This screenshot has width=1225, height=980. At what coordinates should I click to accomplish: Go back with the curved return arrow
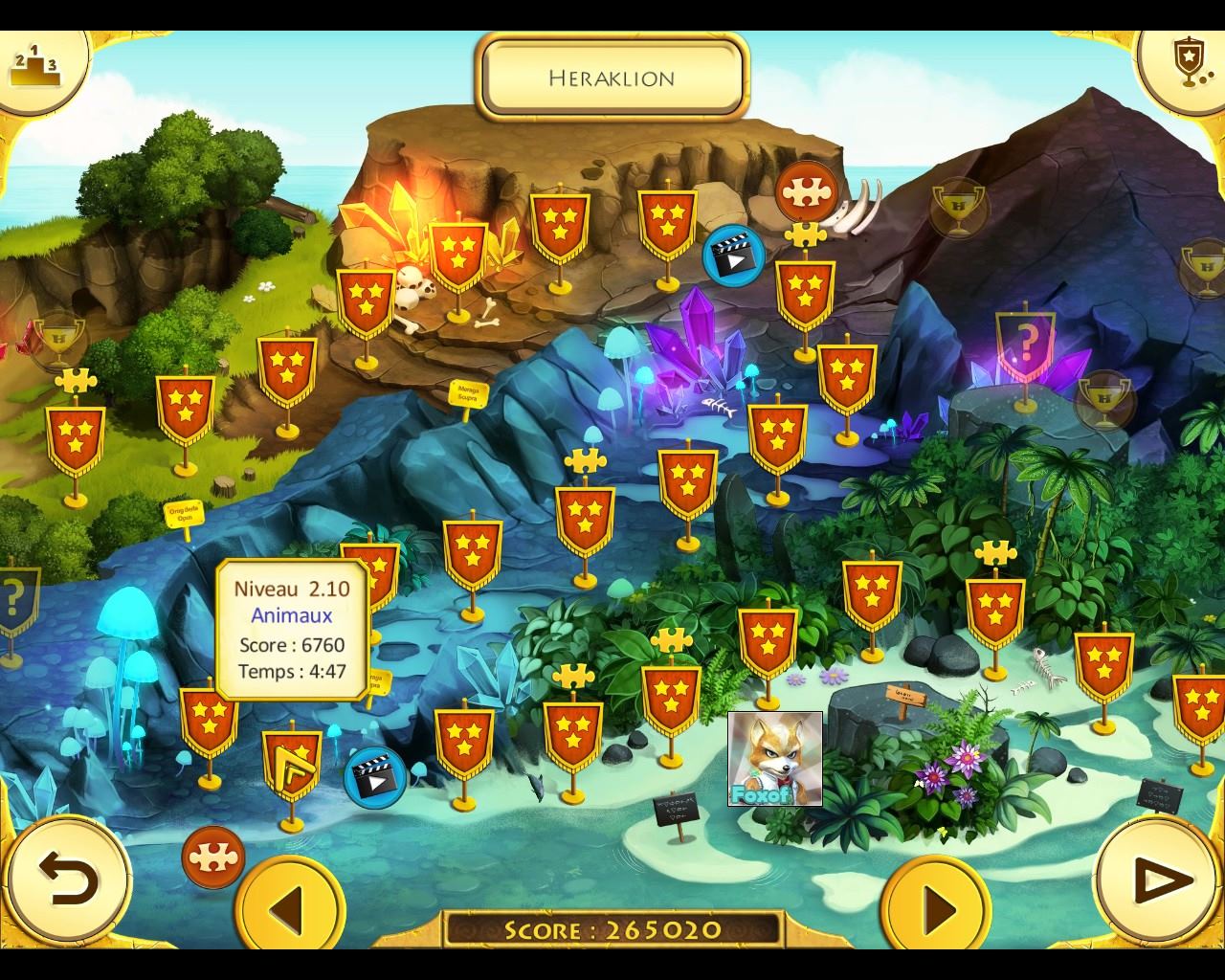pyautogui.click(x=69, y=877)
